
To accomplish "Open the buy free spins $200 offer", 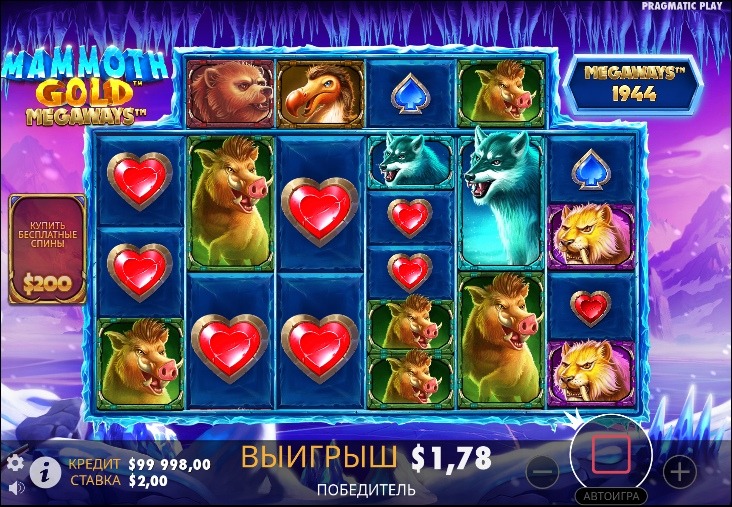I will click(x=47, y=249).
